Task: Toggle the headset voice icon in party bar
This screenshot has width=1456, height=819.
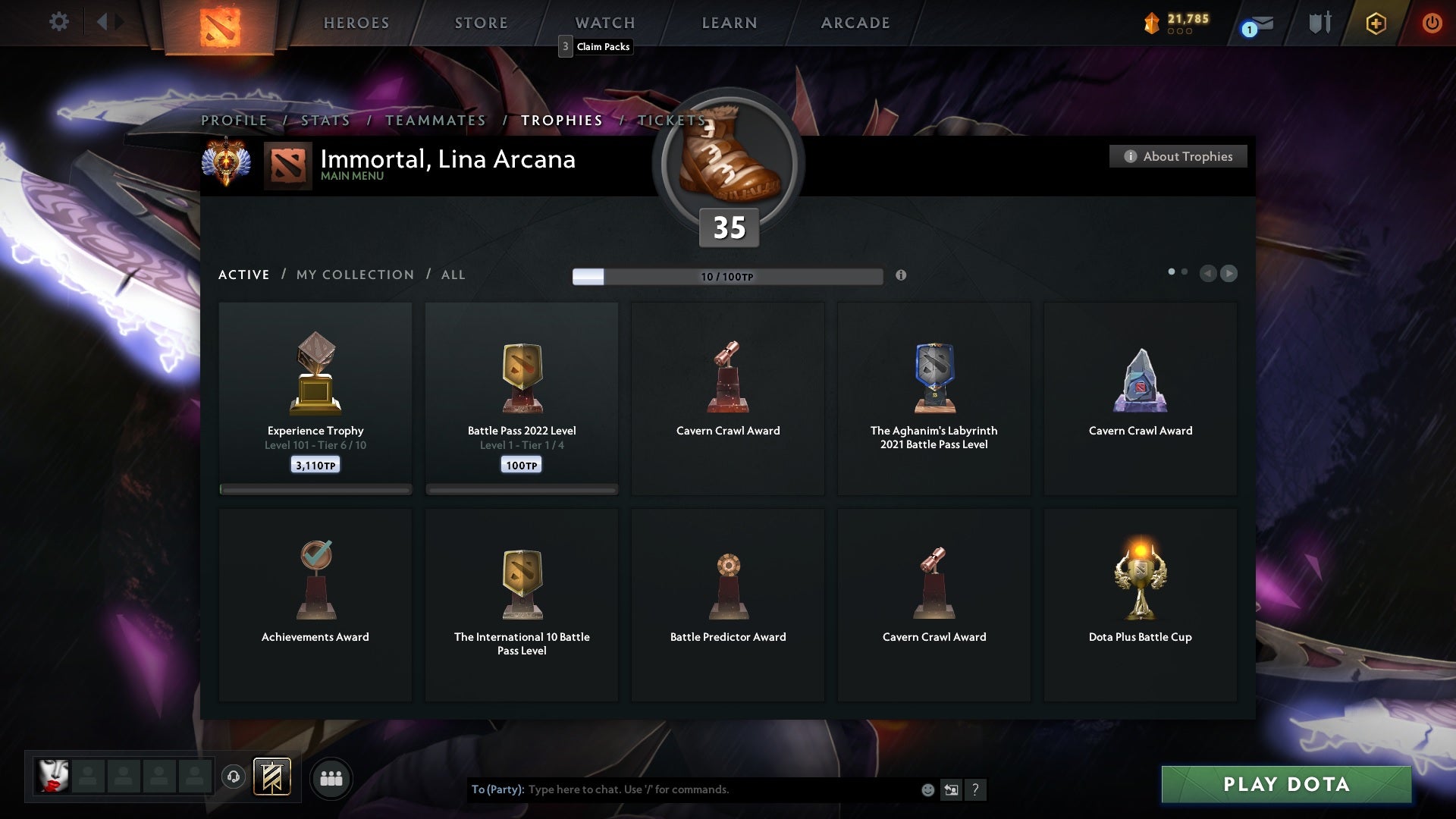Action: click(235, 778)
